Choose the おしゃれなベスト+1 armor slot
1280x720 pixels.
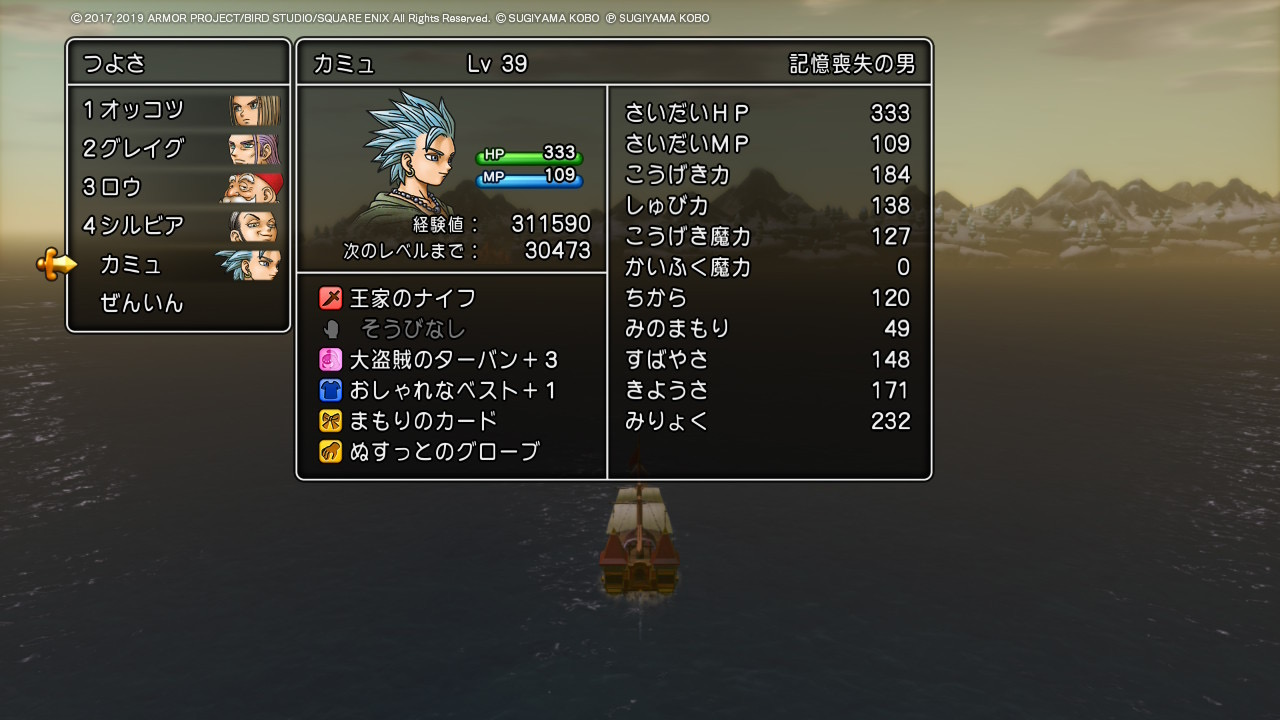tap(452, 390)
